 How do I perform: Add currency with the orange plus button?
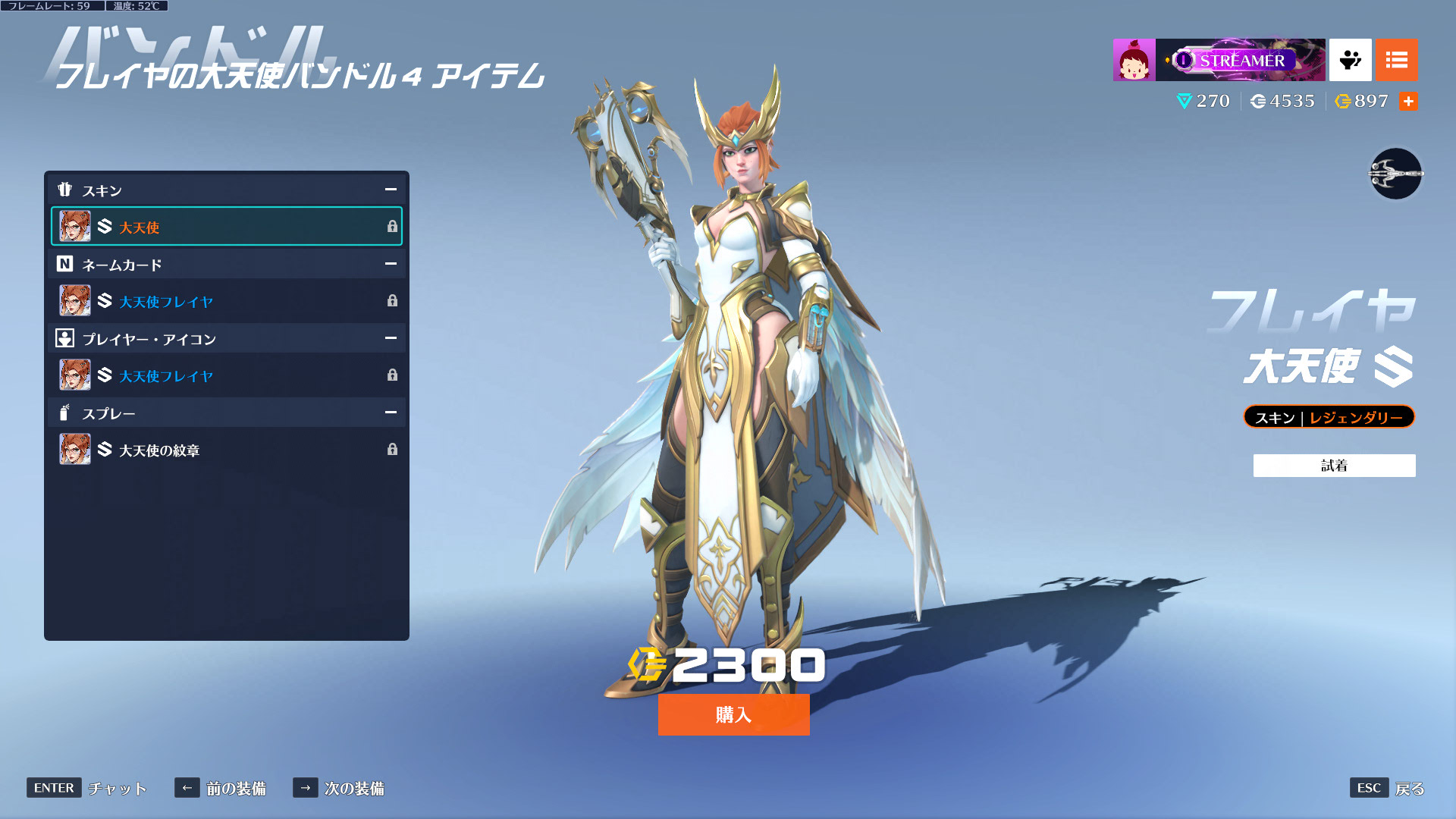(x=1408, y=101)
